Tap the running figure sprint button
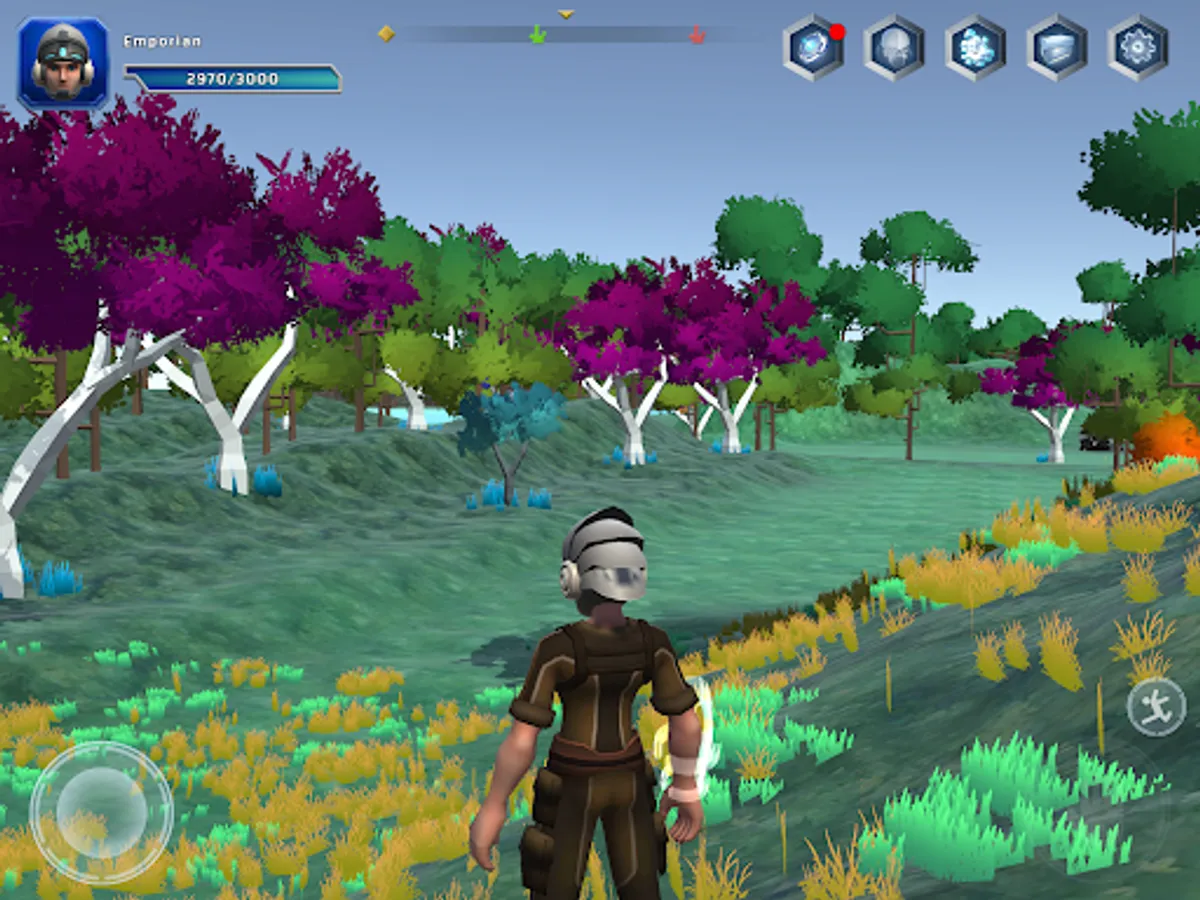Image resolution: width=1200 pixels, height=900 pixels. coord(1156,707)
